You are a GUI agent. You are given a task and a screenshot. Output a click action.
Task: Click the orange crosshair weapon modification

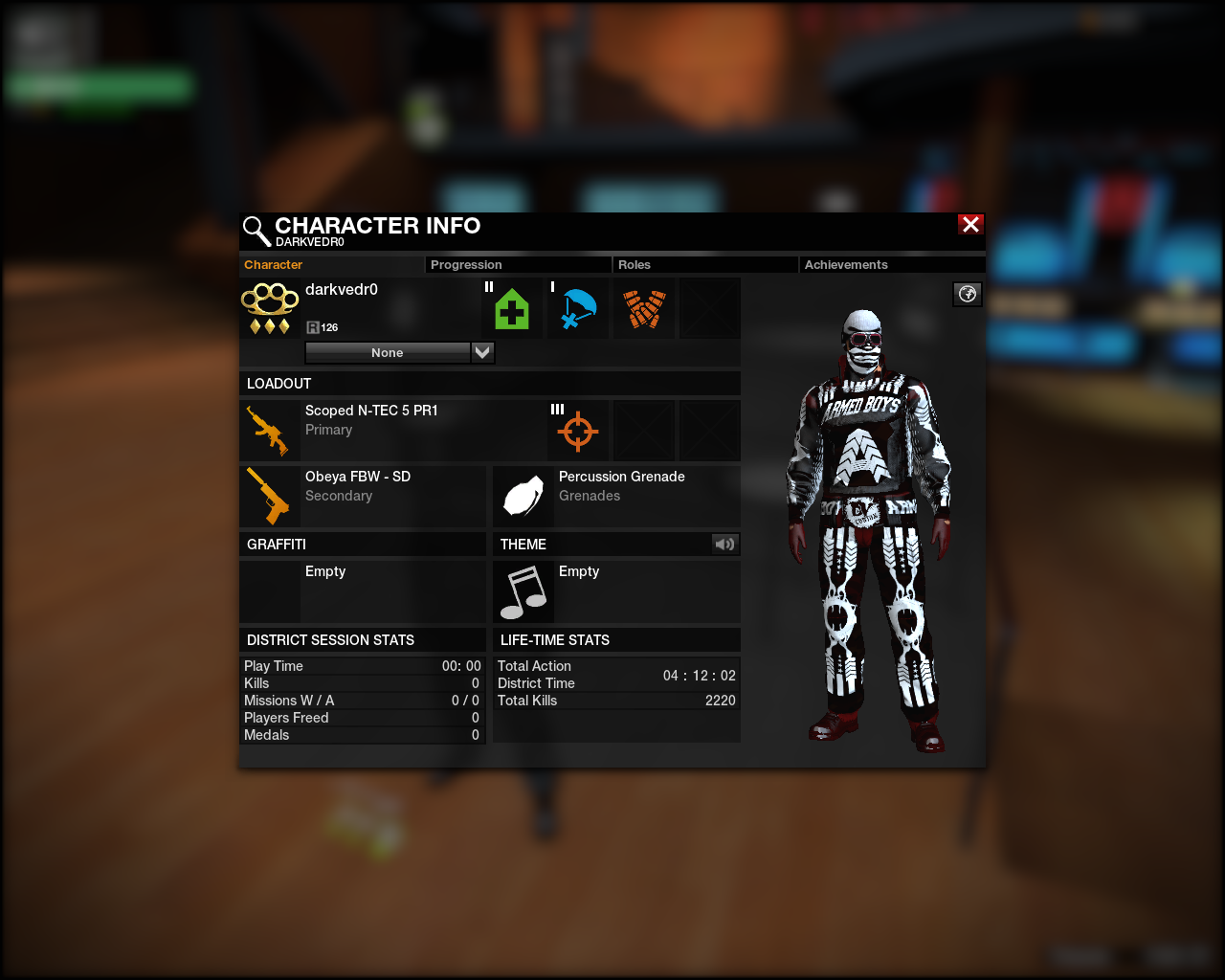(578, 431)
